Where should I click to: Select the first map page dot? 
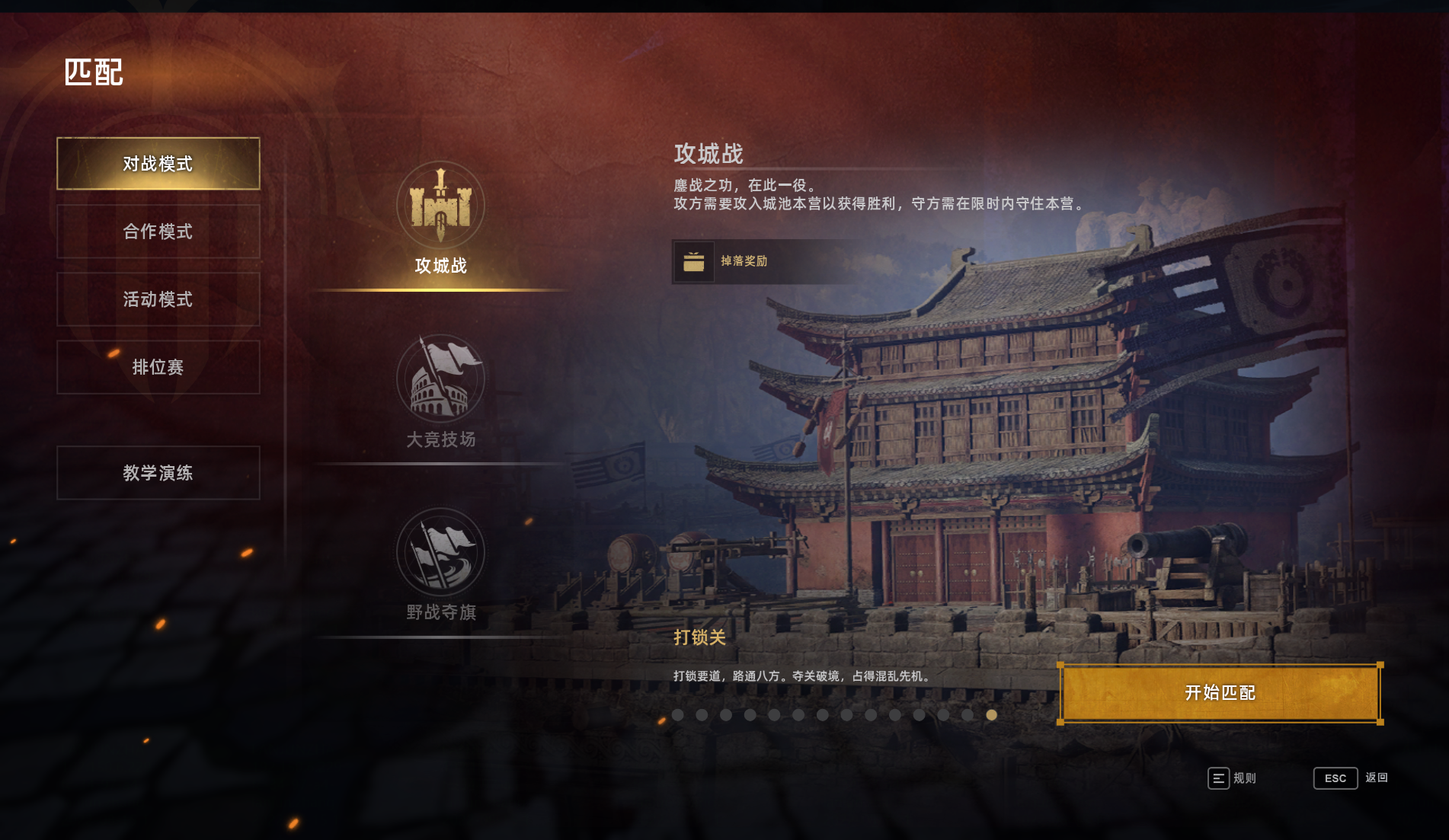click(677, 715)
